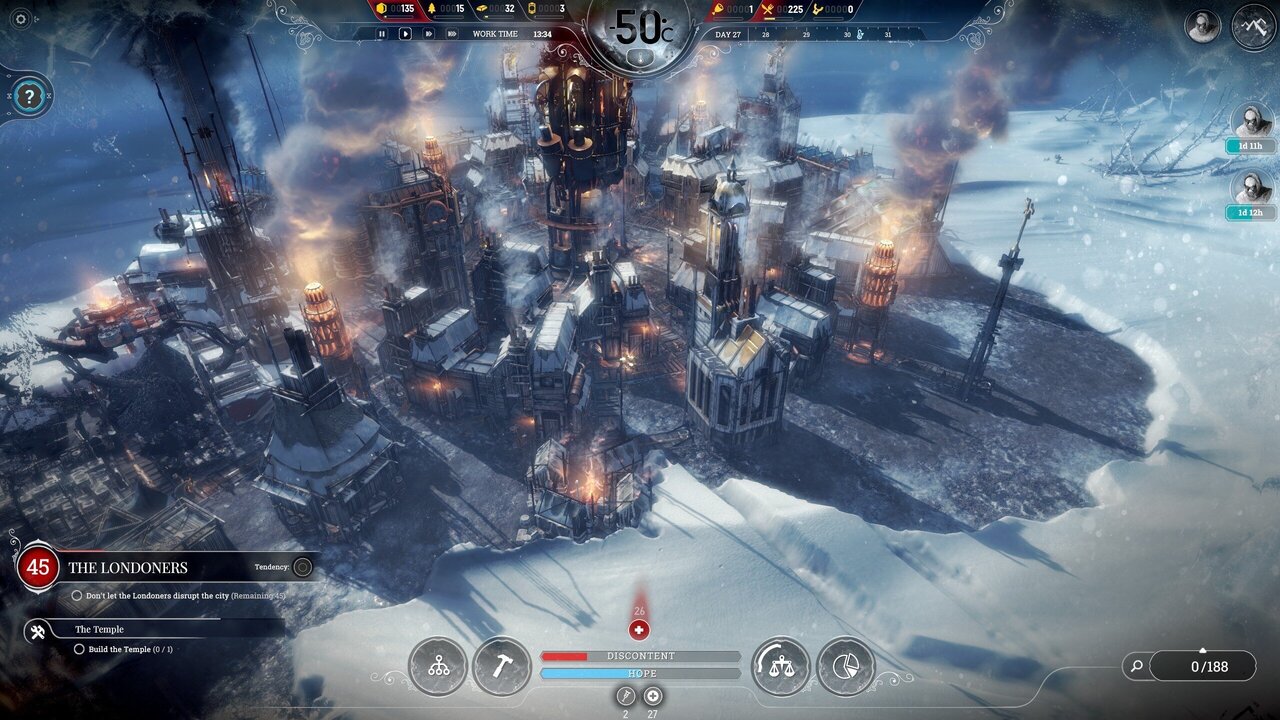Screen dimensions: 1280x720
Task: Pause the game time
Action: click(381, 33)
